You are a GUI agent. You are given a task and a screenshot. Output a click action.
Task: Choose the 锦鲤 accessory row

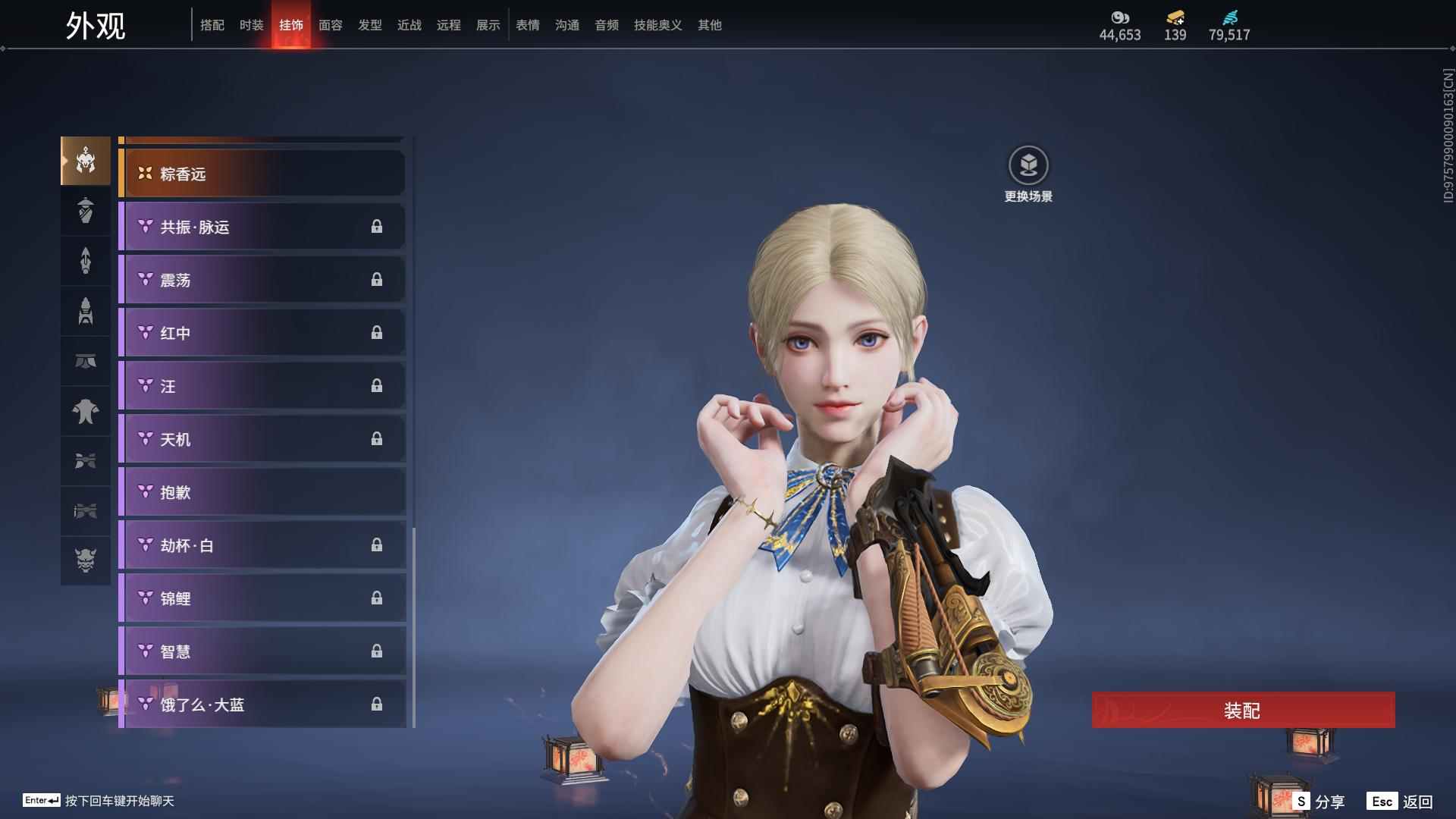point(262,598)
